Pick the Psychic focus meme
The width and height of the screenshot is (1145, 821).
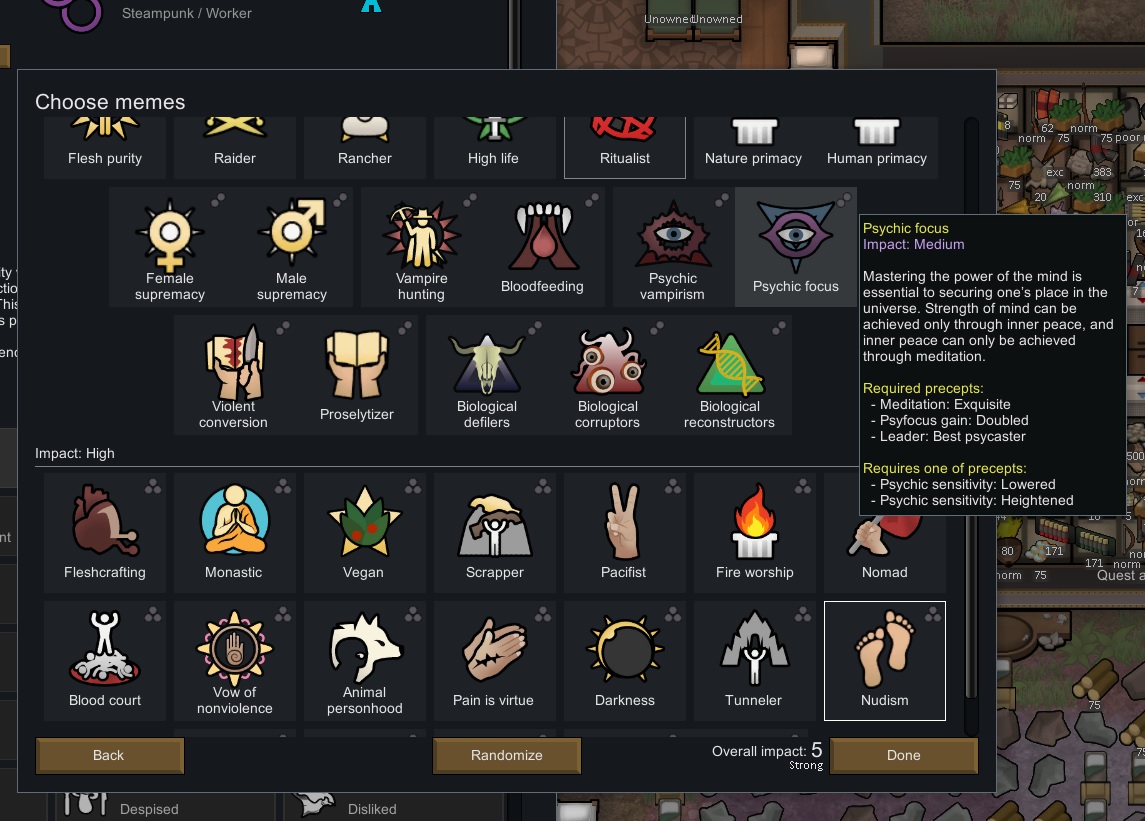795,247
